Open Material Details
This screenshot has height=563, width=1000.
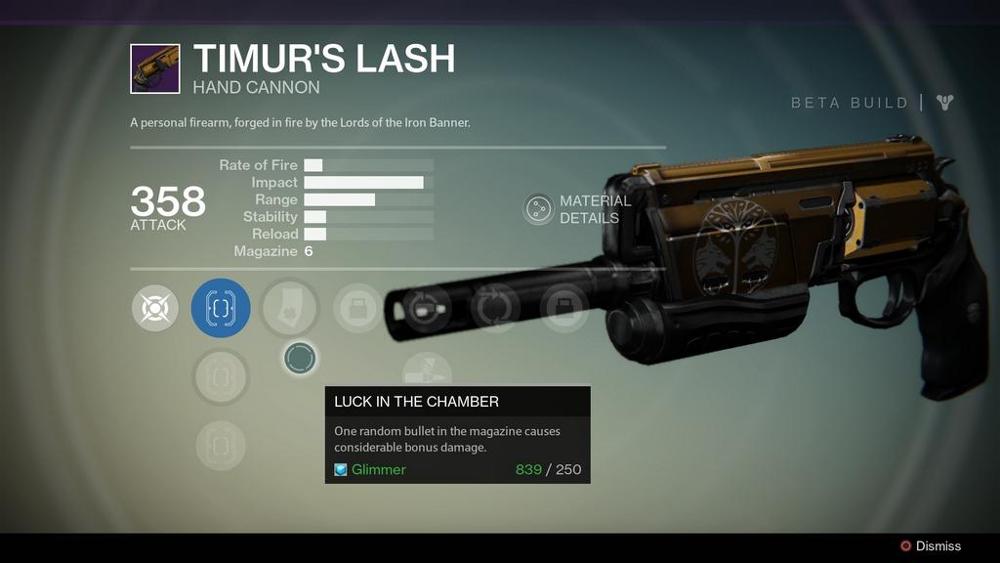pyautogui.click(x=540, y=209)
